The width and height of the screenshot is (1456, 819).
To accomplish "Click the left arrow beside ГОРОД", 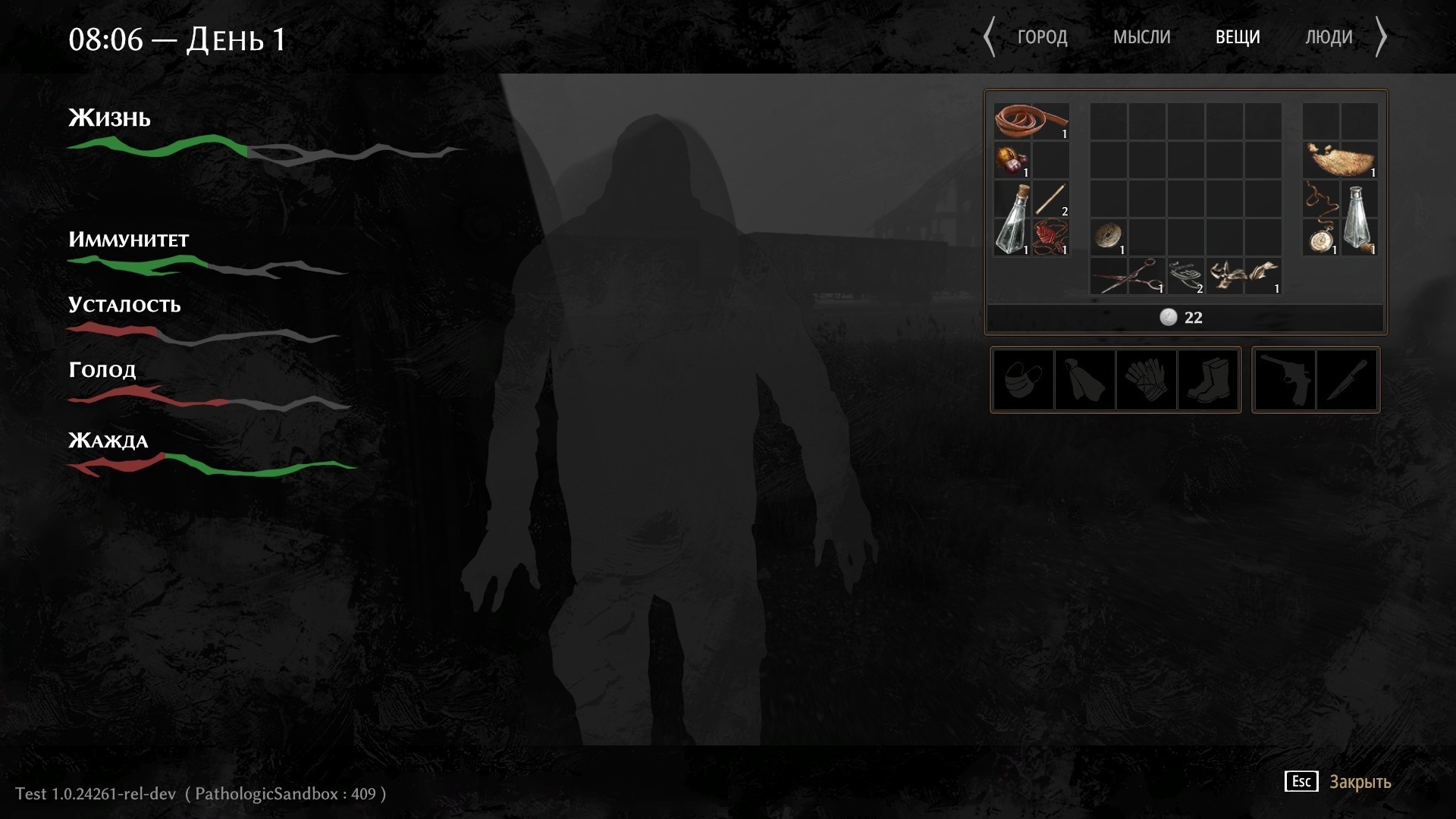I will (990, 36).
